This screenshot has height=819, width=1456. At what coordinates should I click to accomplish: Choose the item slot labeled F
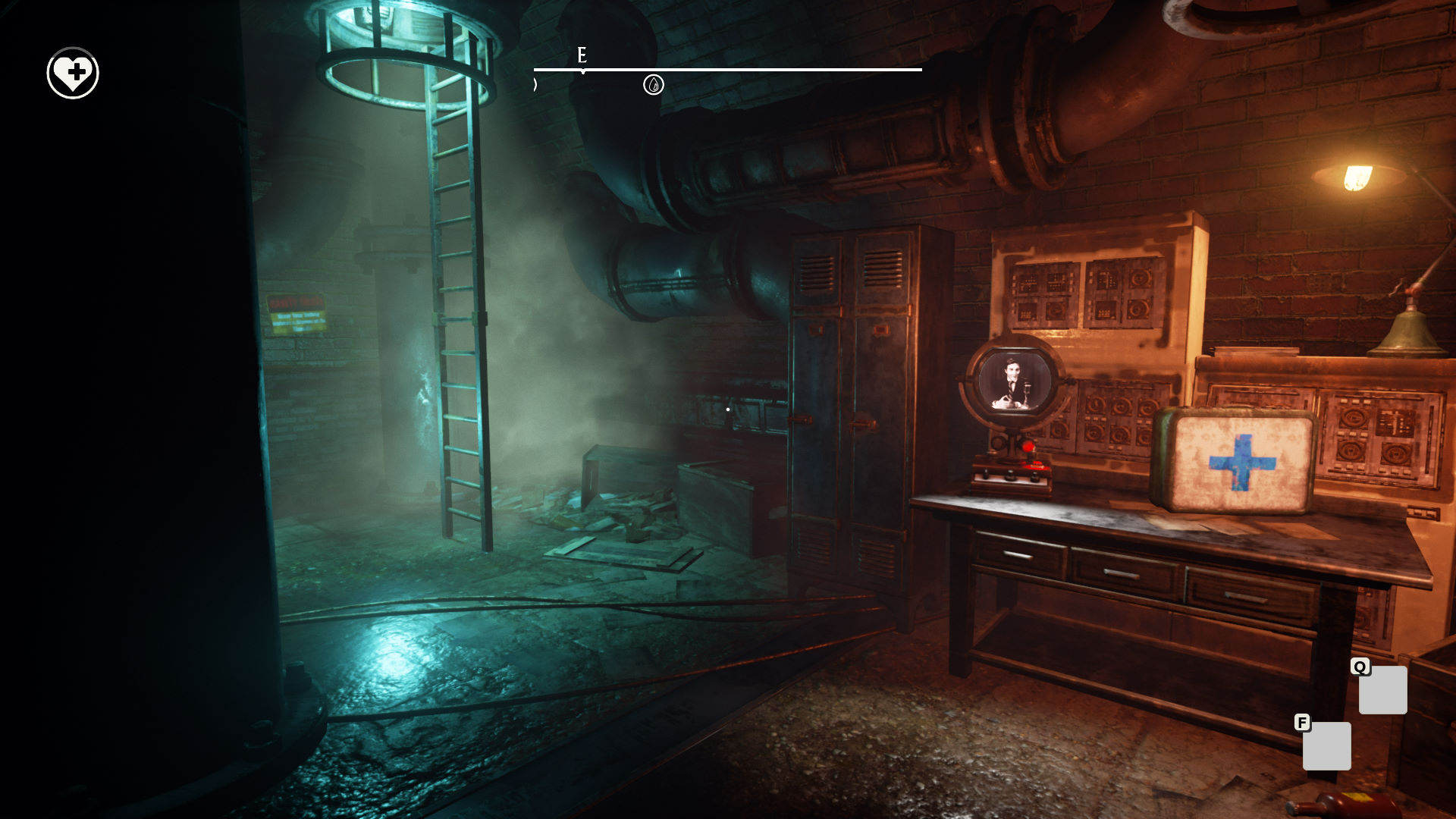[x=1326, y=746]
